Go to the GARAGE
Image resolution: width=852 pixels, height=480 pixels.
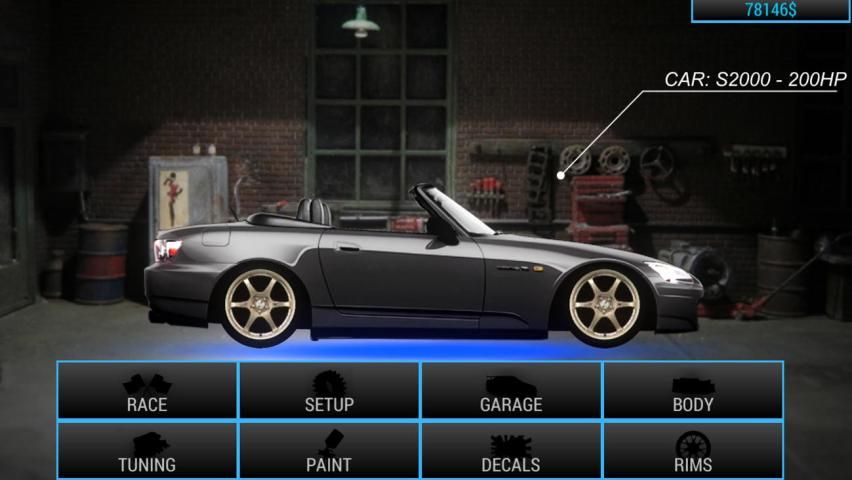511,391
